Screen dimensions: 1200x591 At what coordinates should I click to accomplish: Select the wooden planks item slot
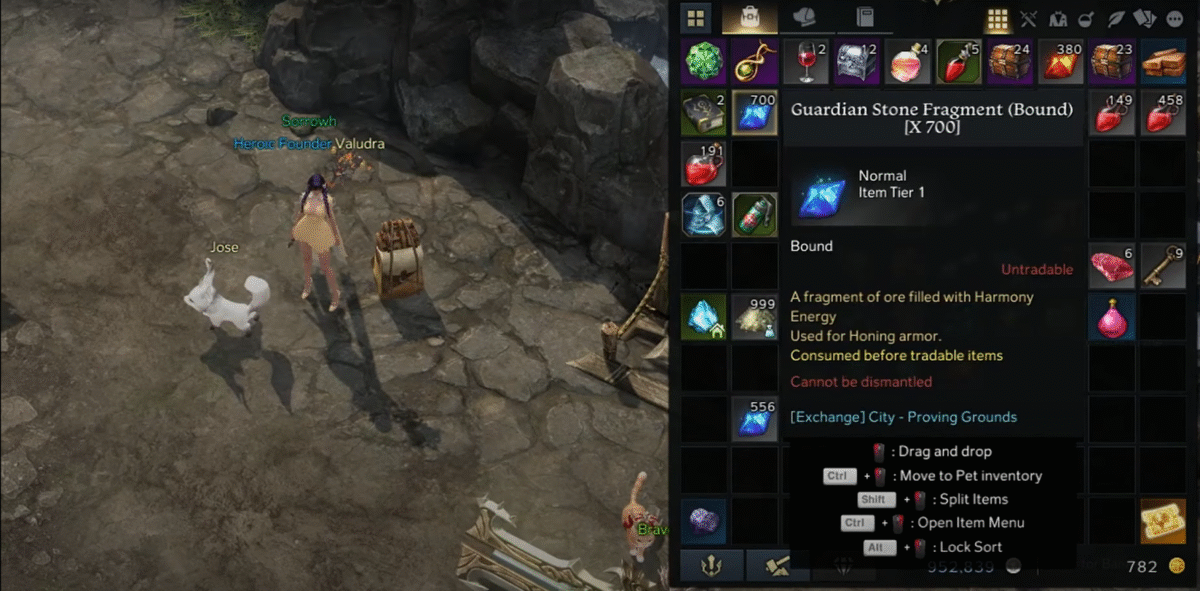click(x=1163, y=61)
